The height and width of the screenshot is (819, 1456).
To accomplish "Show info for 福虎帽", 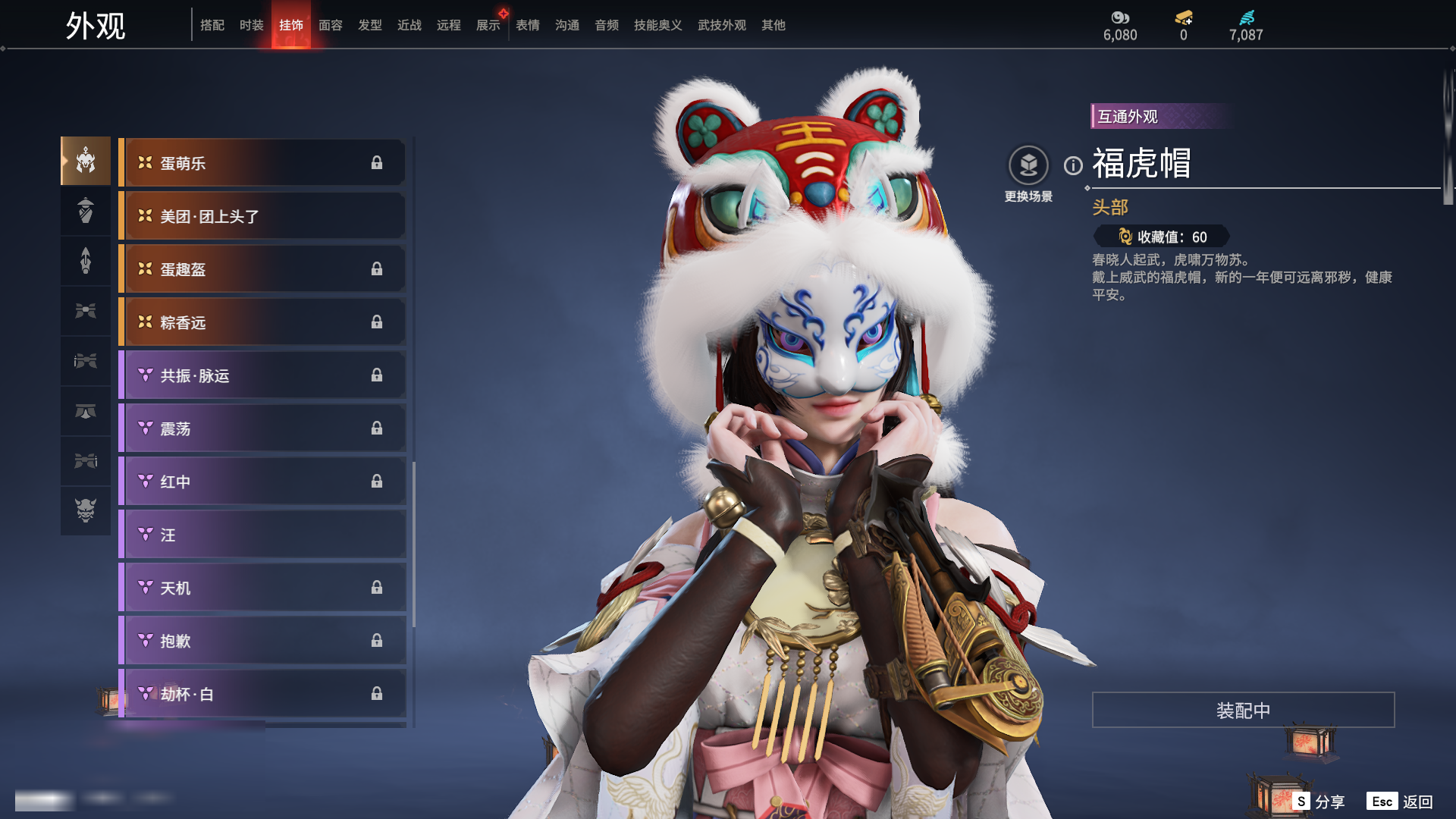I will point(1073,165).
